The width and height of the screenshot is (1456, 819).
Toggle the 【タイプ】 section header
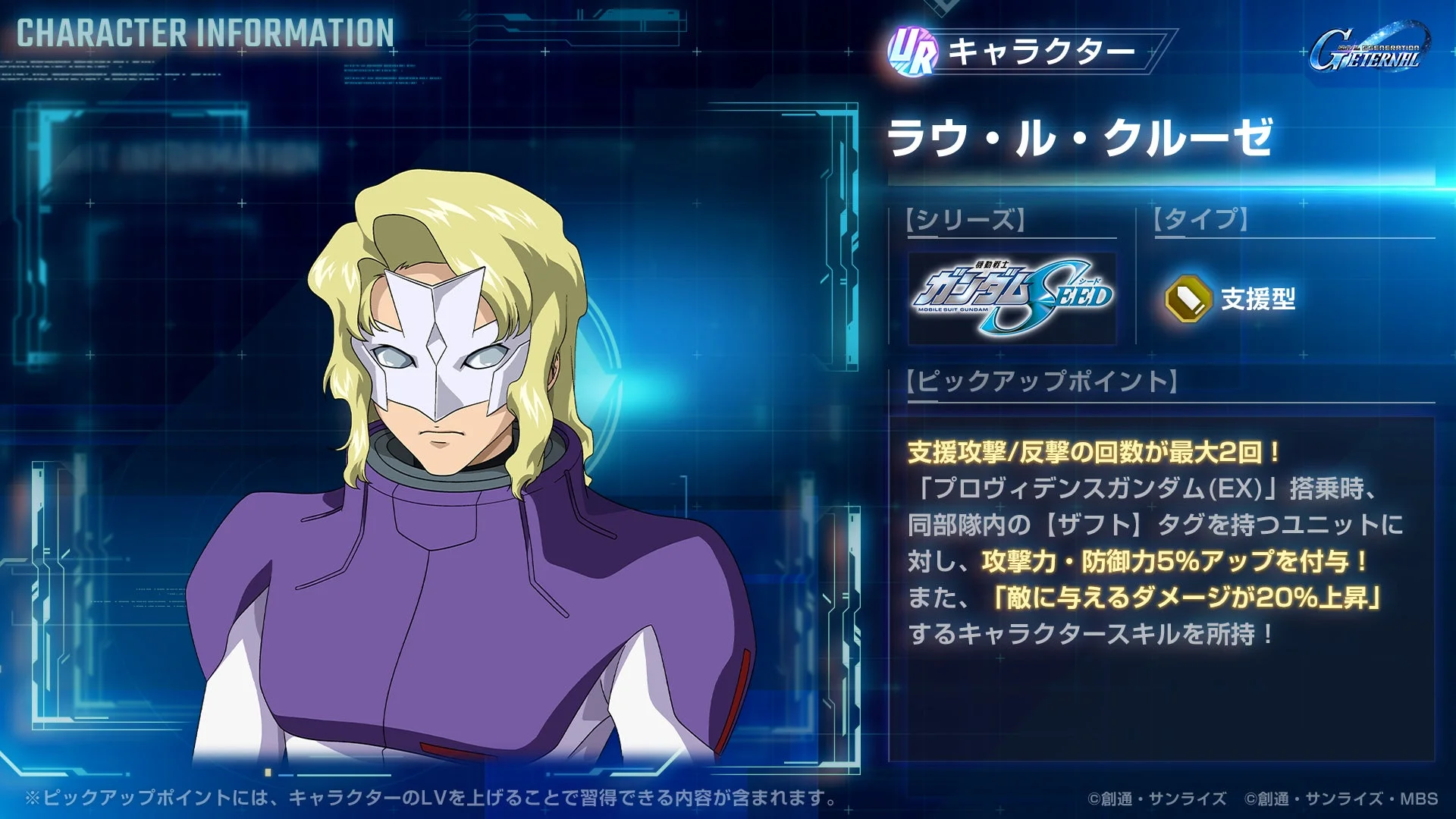1202,218
